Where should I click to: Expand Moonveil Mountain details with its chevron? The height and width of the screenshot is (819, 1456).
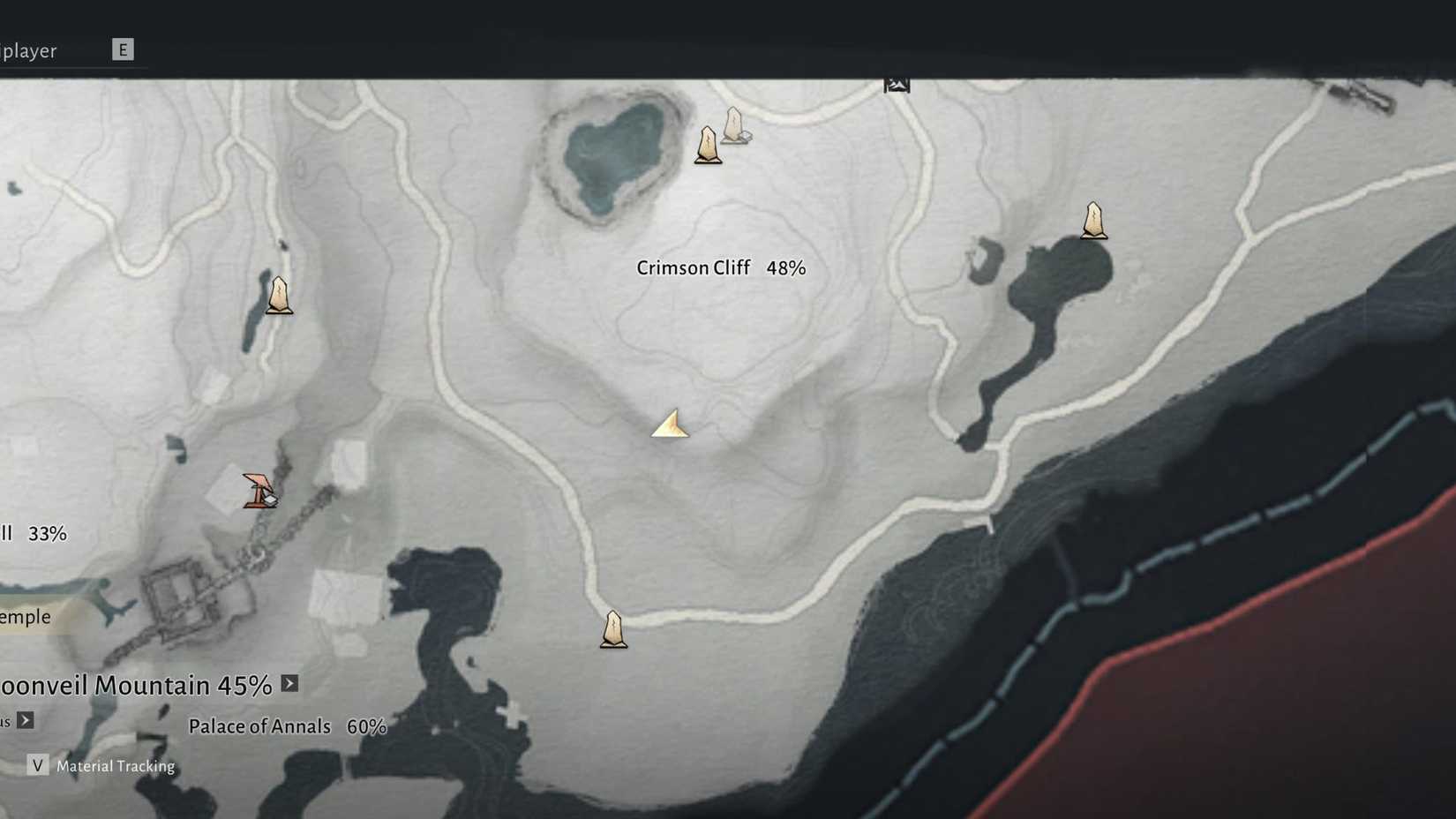(289, 682)
